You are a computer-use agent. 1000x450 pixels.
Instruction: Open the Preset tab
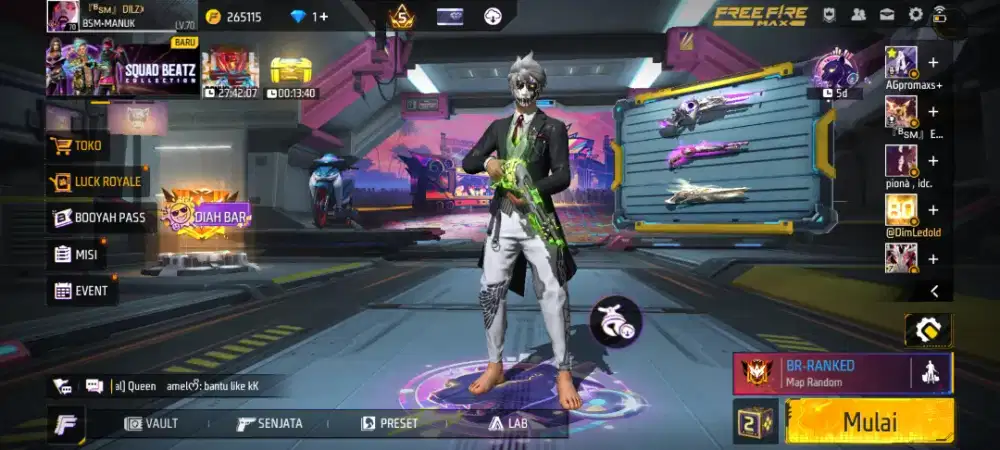click(x=390, y=423)
